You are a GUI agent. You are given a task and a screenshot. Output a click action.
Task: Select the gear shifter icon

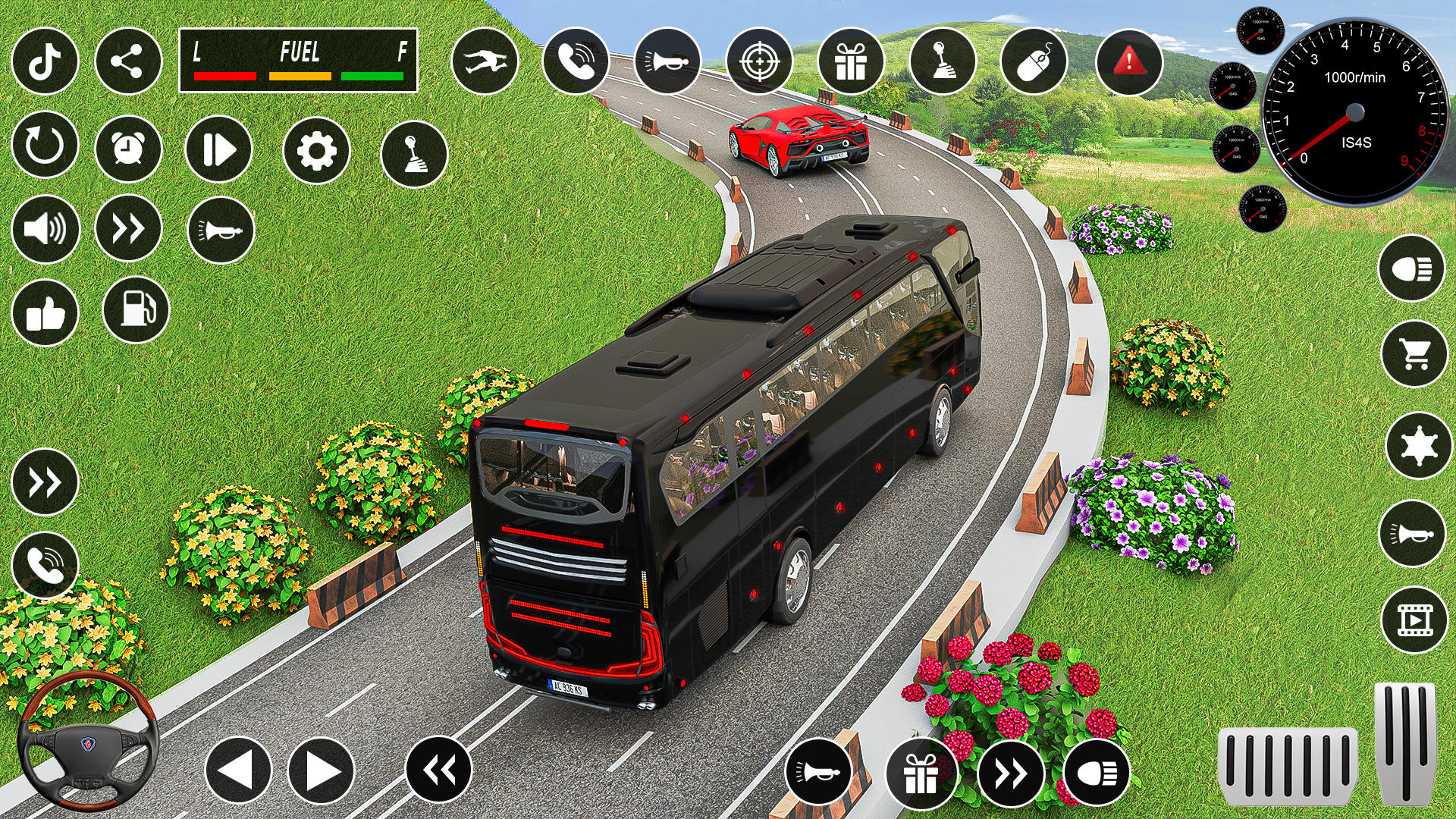coord(943,62)
